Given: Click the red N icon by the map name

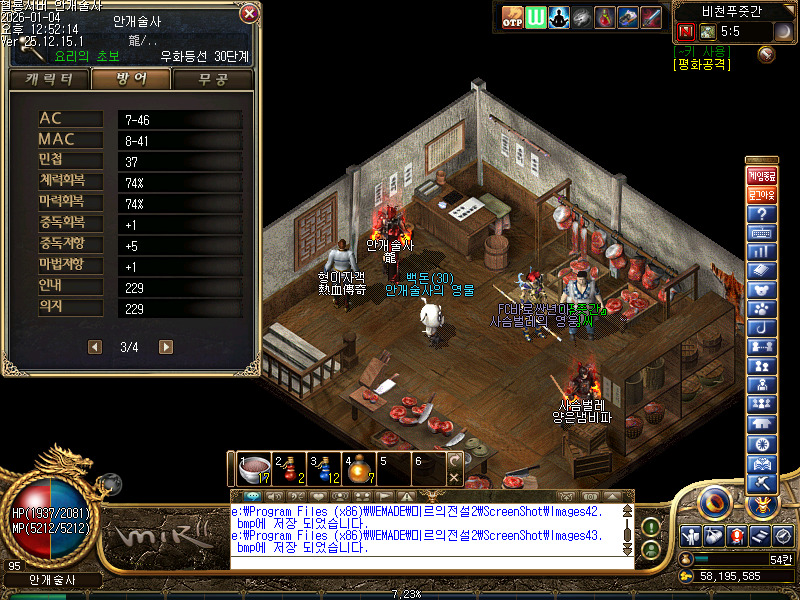Looking at the screenshot, I should (686, 32).
